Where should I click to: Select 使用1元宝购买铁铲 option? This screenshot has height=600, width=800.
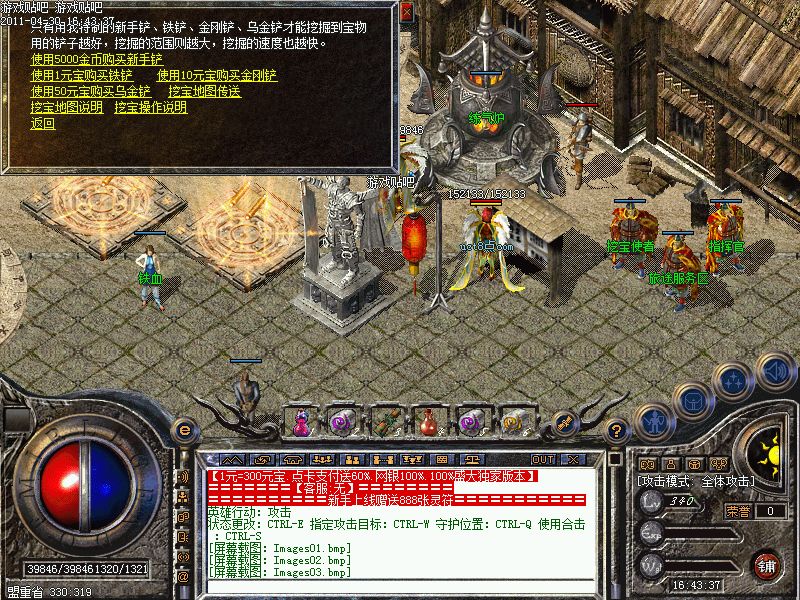point(81,75)
